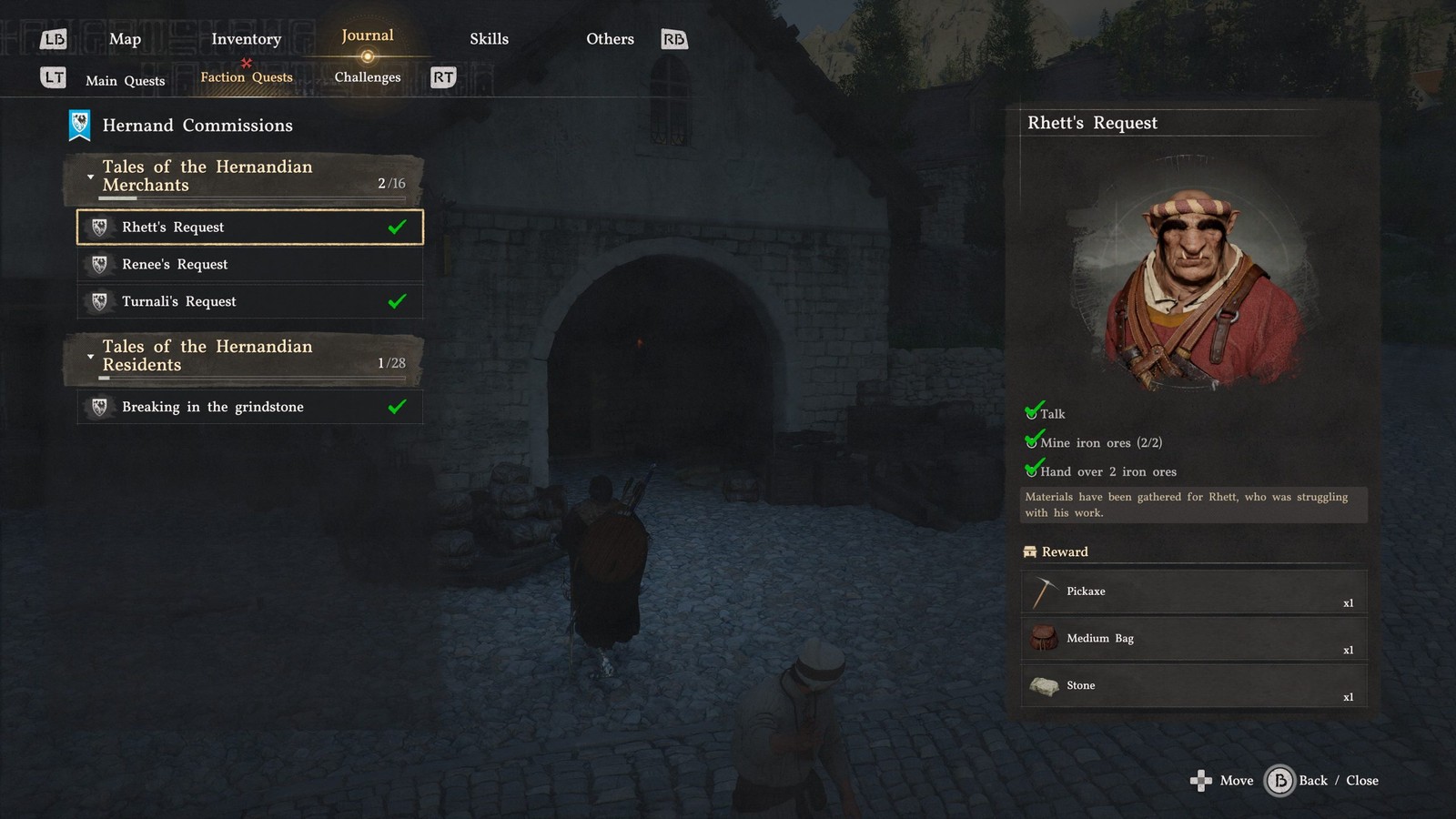Select Breaking in the grindstone quest
This screenshot has width=1456, height=819.
(x=249, y=407)
